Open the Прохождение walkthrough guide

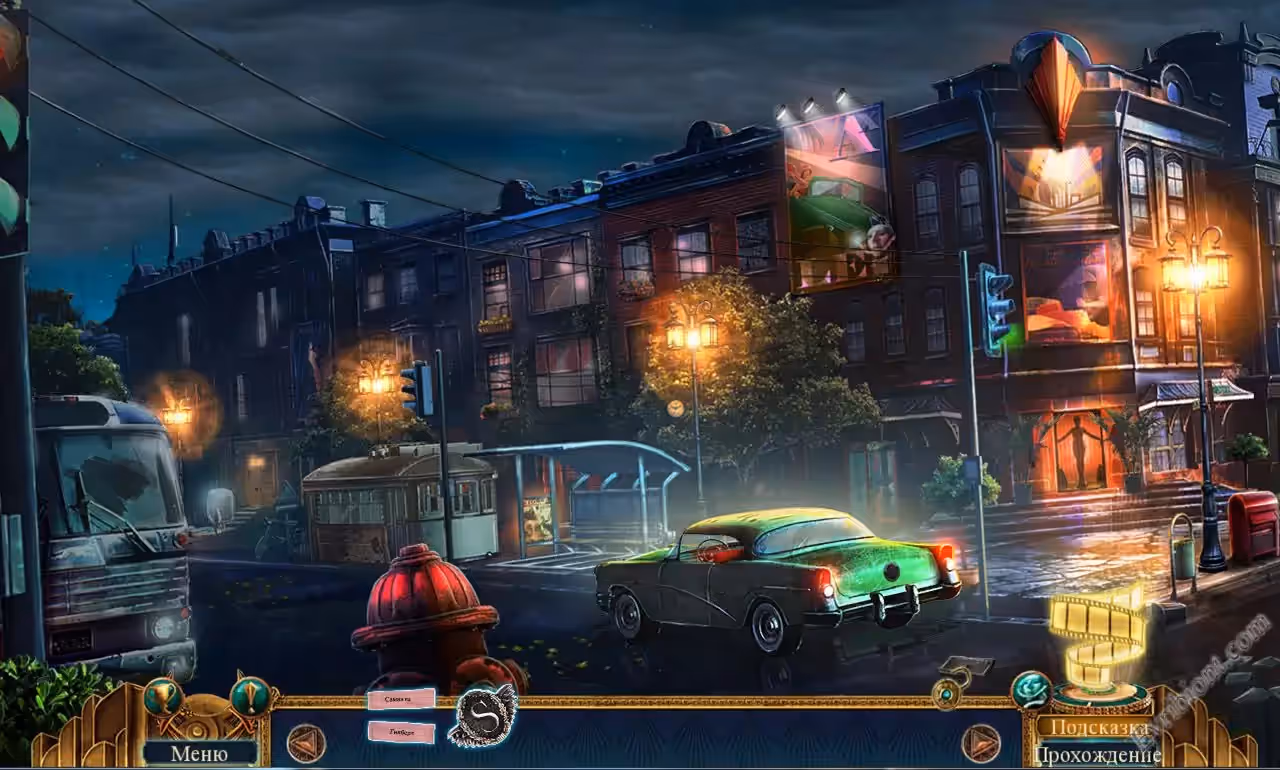[x=1097, y=754]
